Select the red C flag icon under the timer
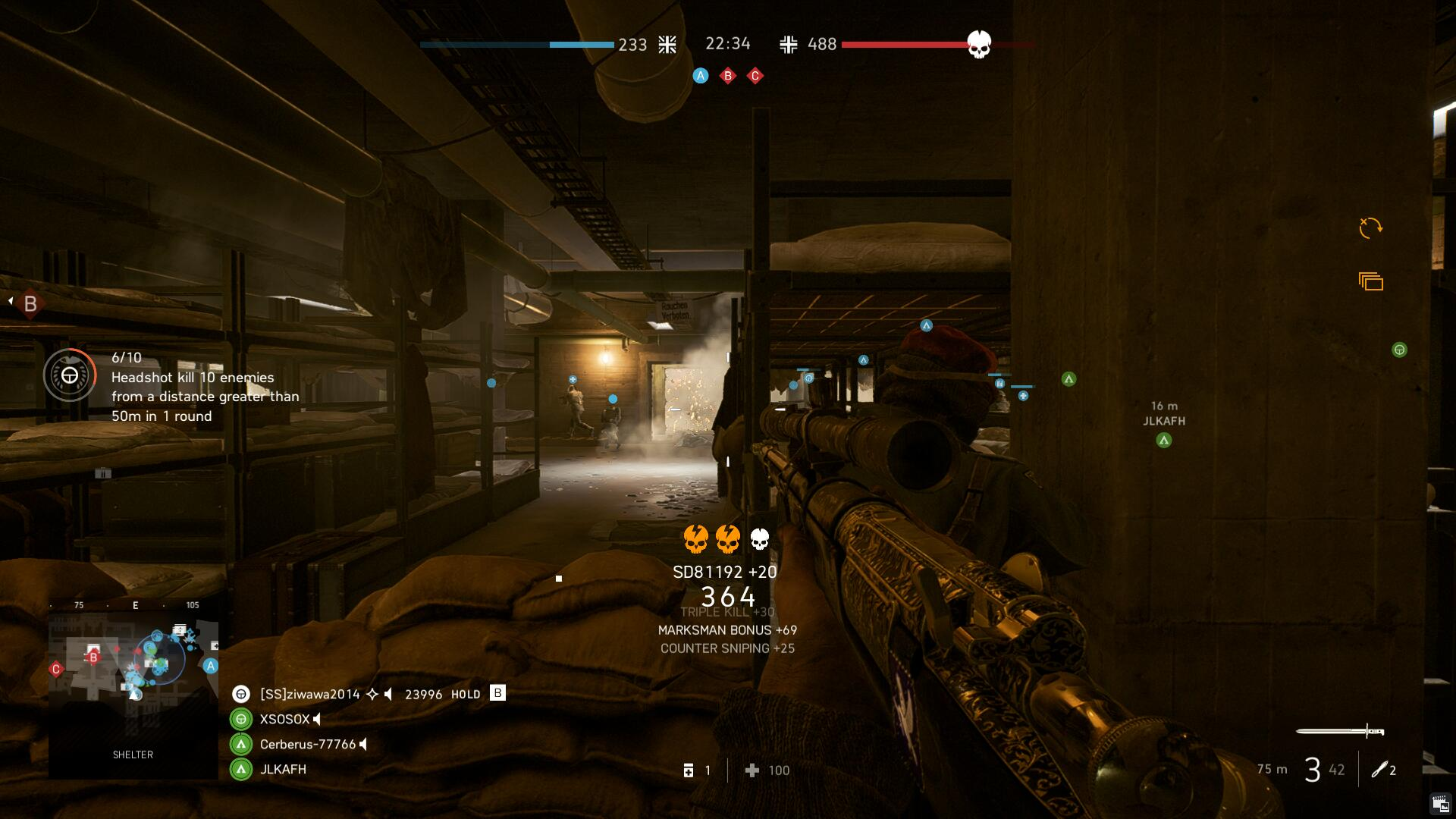Viewport: 1456px width, 819px height. pyautogui.click(x=755, y=76)
